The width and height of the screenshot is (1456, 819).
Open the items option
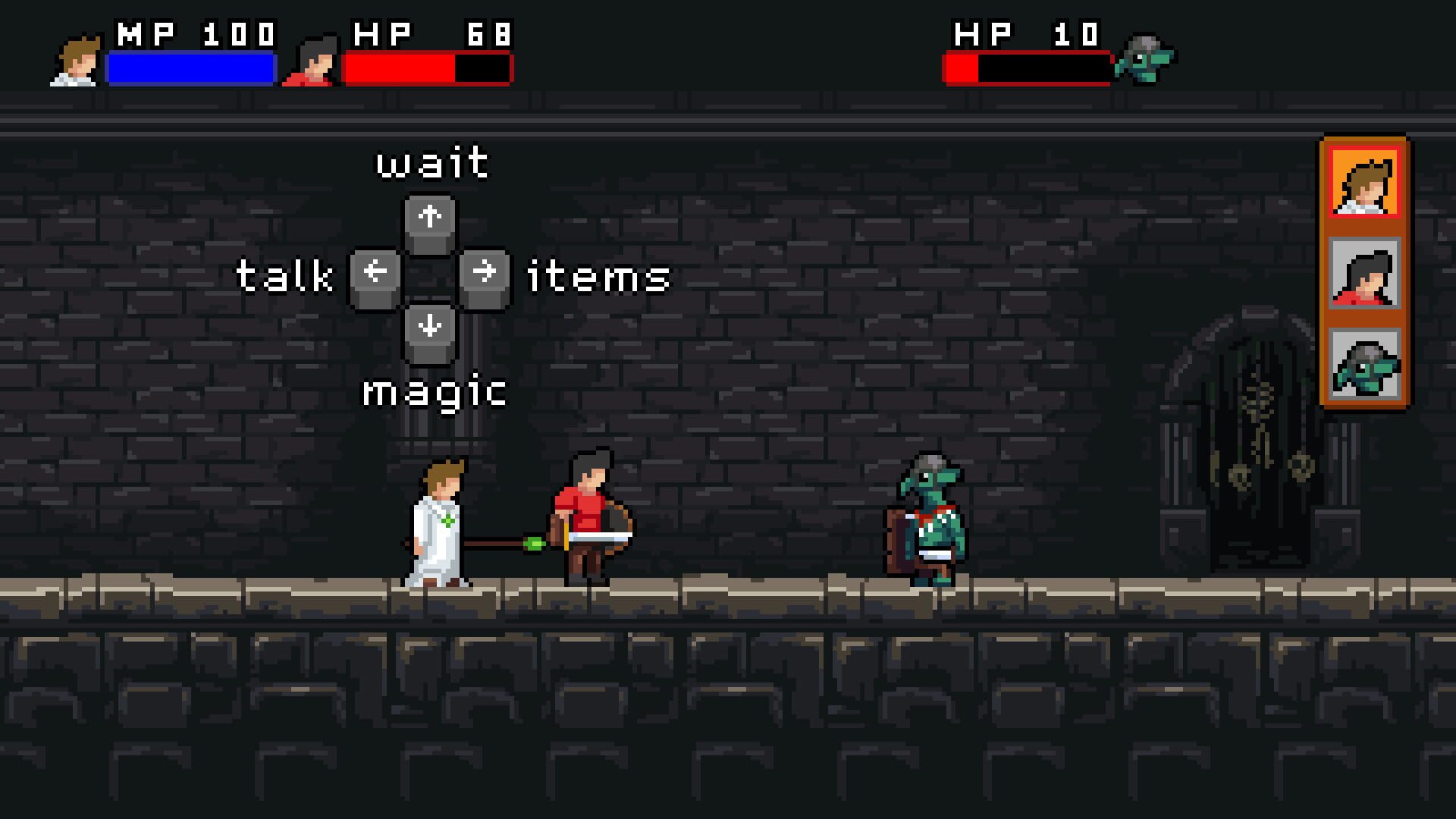[599, 278]
